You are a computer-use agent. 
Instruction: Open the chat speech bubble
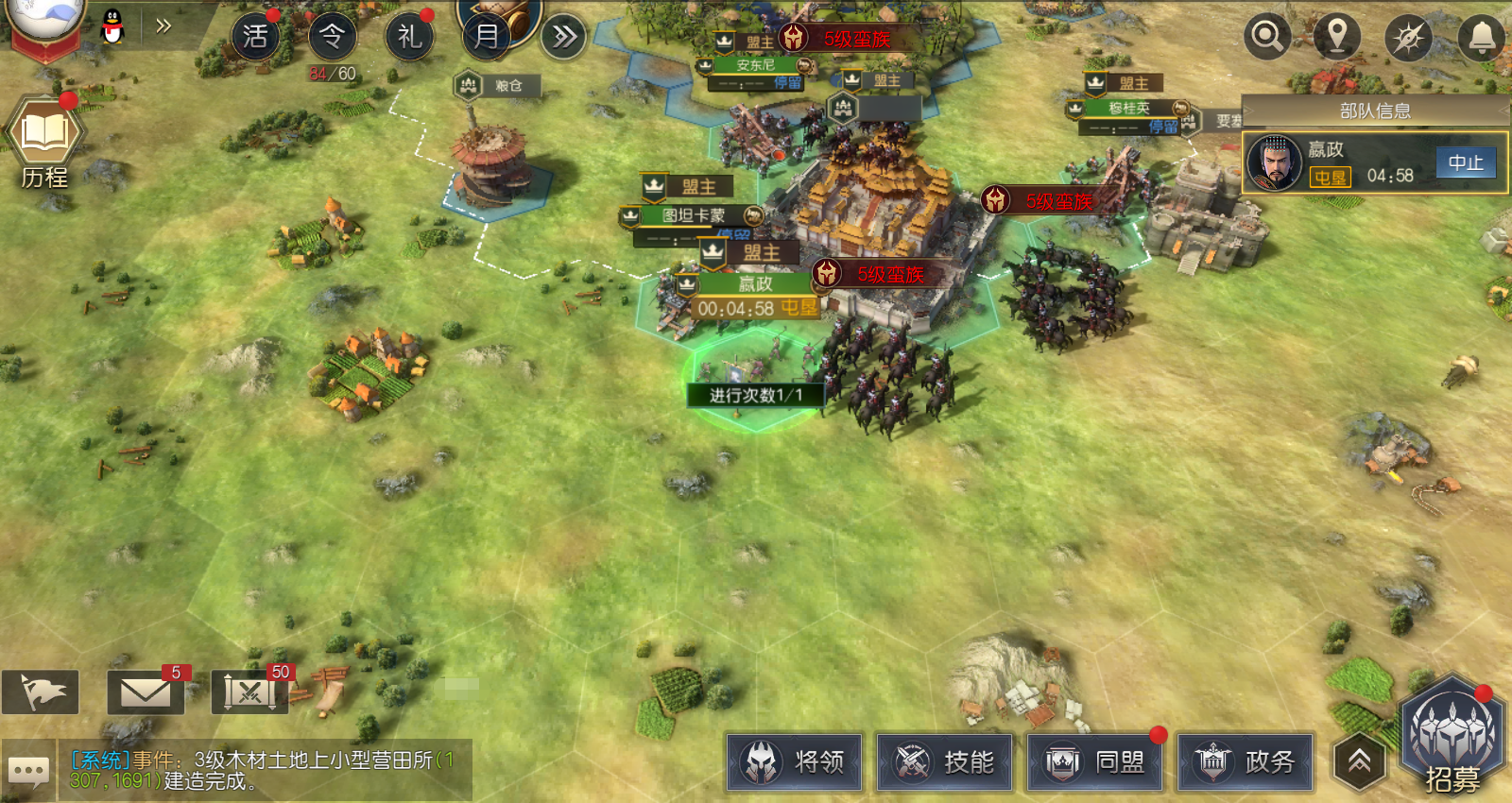coord(28,772)
